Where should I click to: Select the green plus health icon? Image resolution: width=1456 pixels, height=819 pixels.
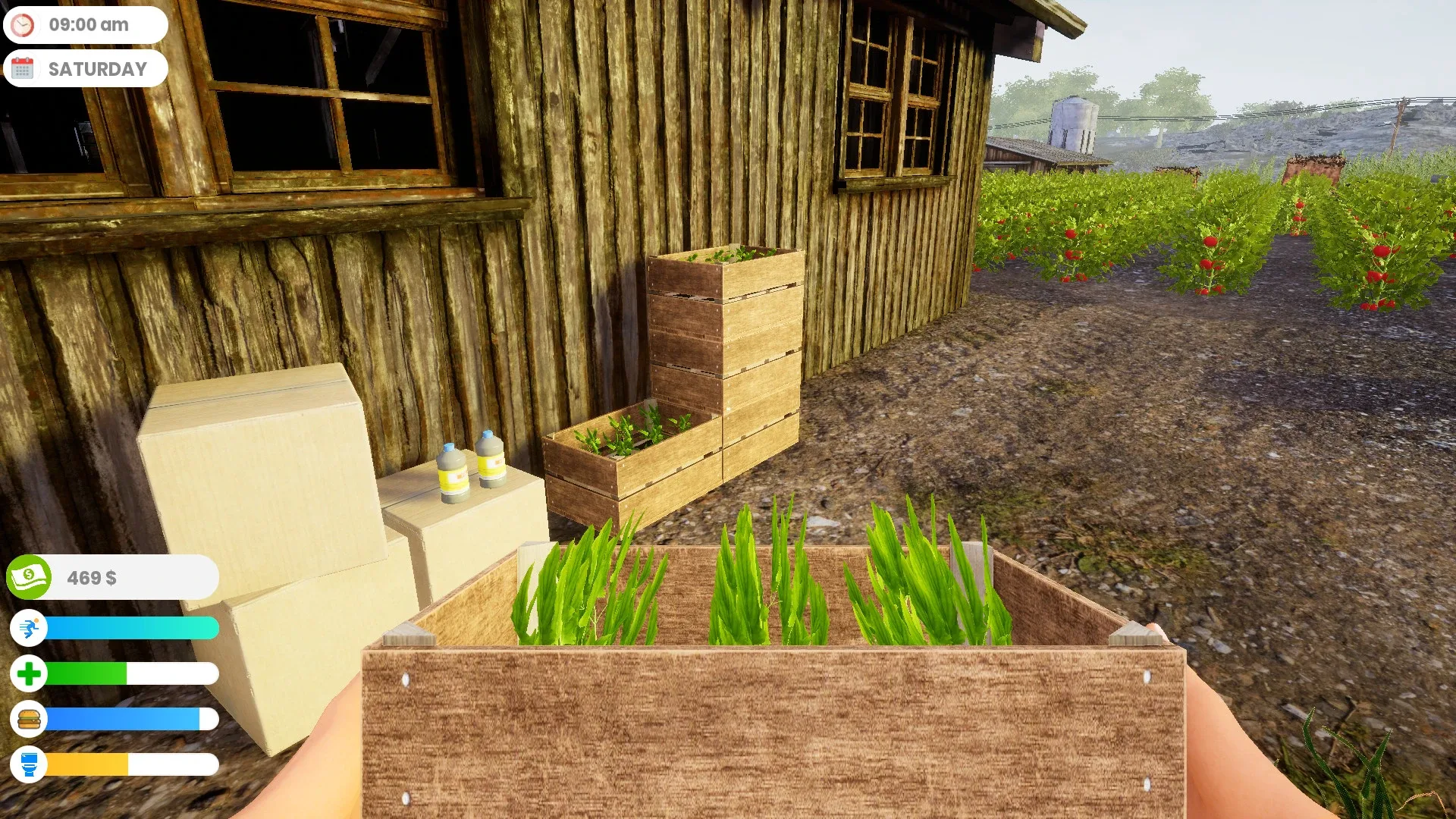coord(29,673)
